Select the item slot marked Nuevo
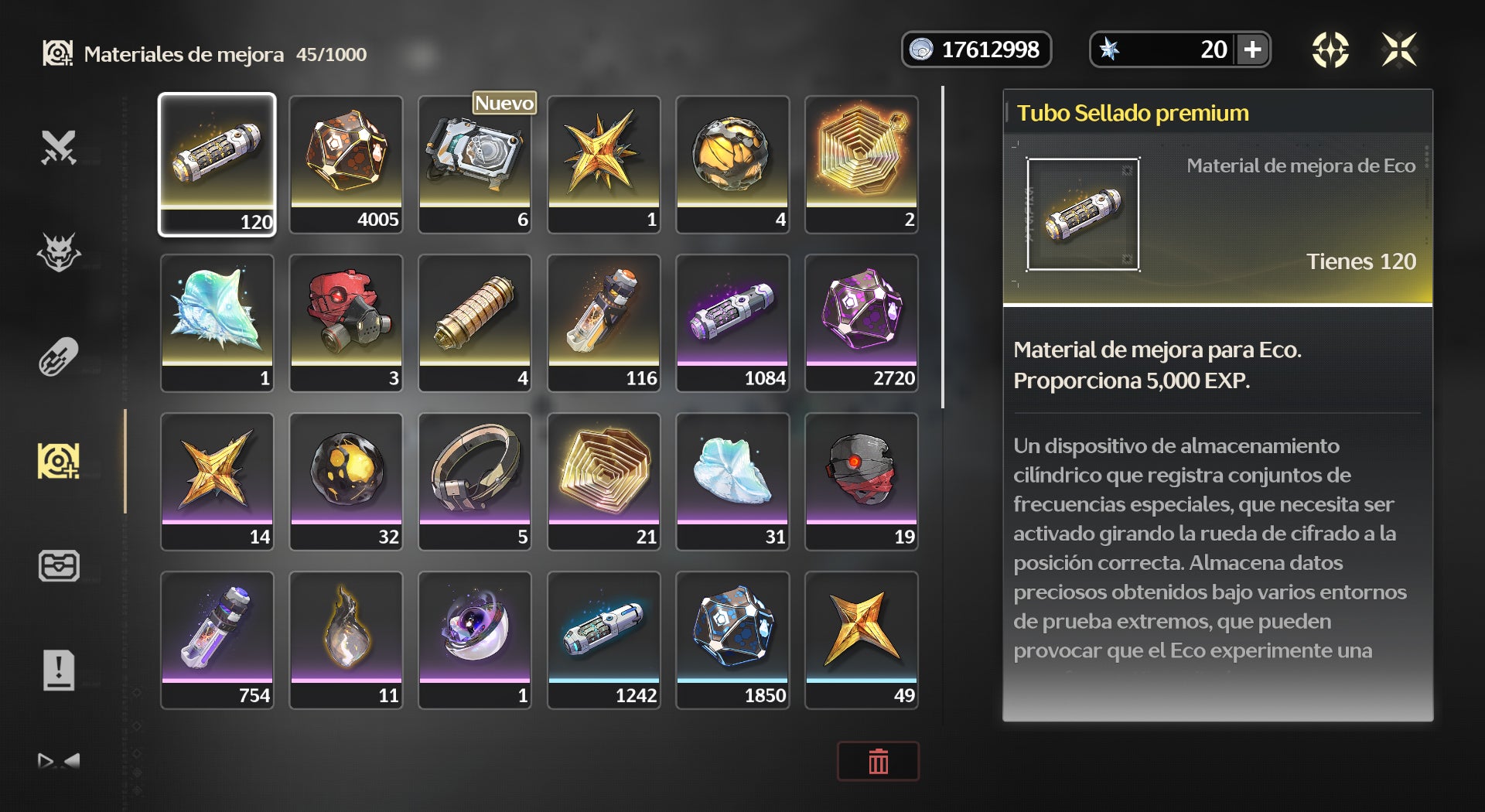The width and height of the screenshot is (1485, 812). pyautogui.click(x=475, y=164)
